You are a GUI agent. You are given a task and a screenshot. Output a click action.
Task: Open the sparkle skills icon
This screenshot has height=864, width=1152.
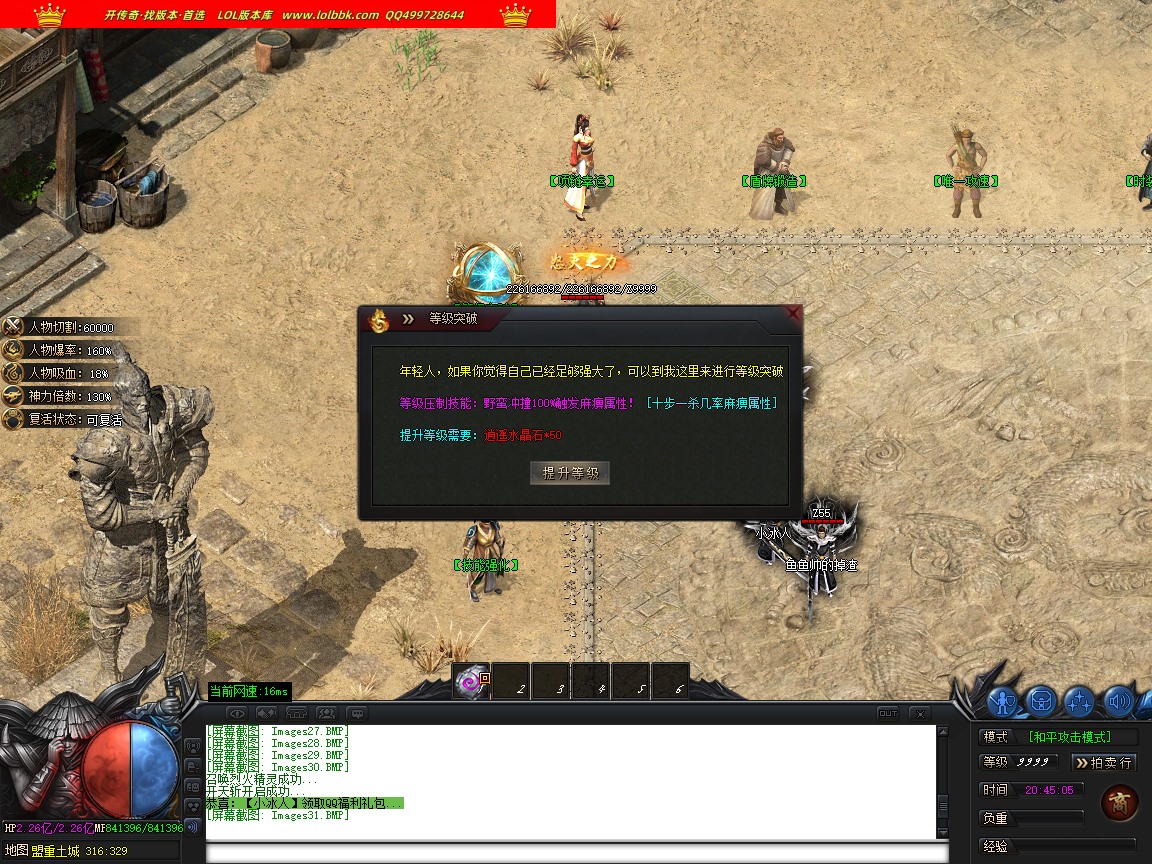tap(1079, 701)
